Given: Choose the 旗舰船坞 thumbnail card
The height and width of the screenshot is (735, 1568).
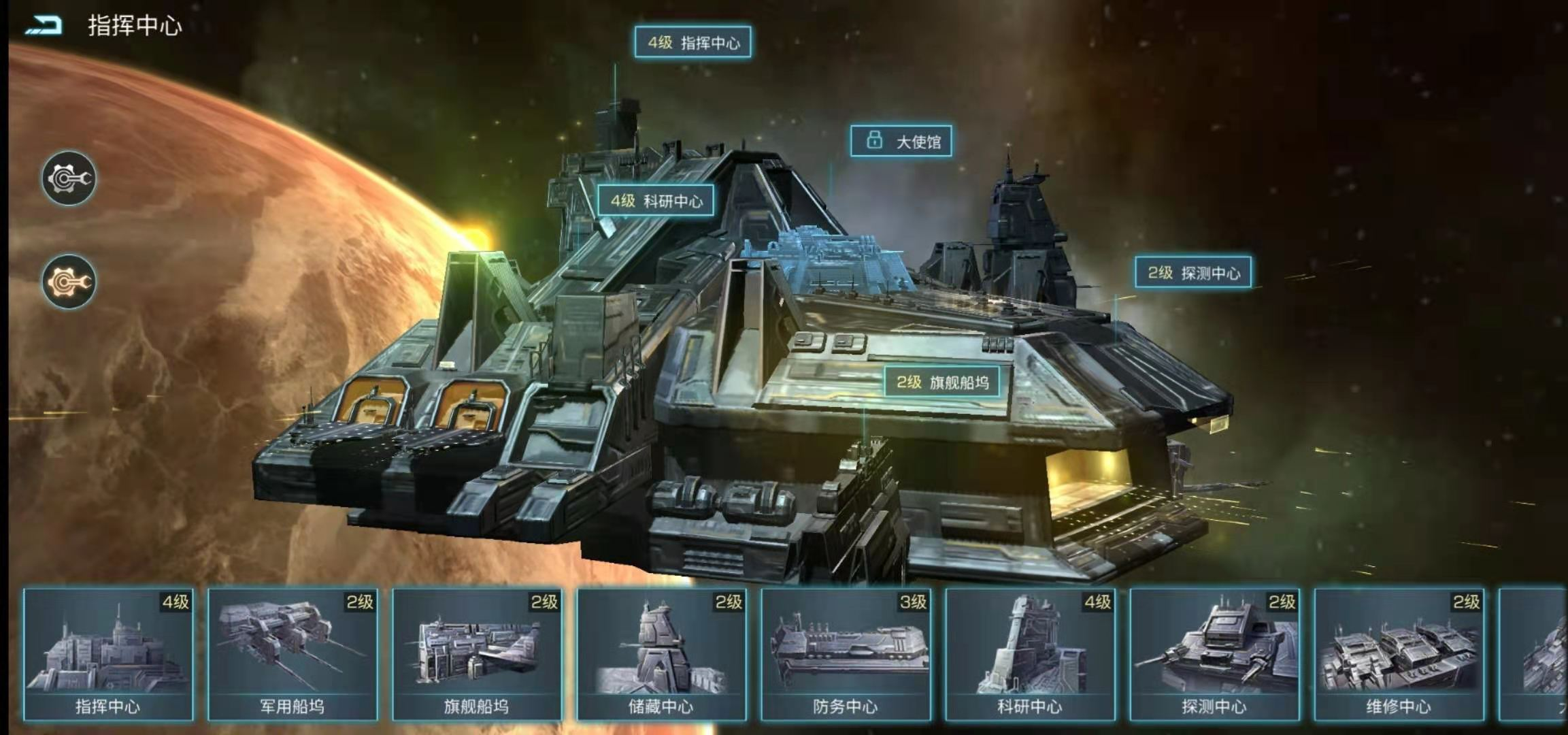Looking at the screenshot, I should tap(477, 654).
